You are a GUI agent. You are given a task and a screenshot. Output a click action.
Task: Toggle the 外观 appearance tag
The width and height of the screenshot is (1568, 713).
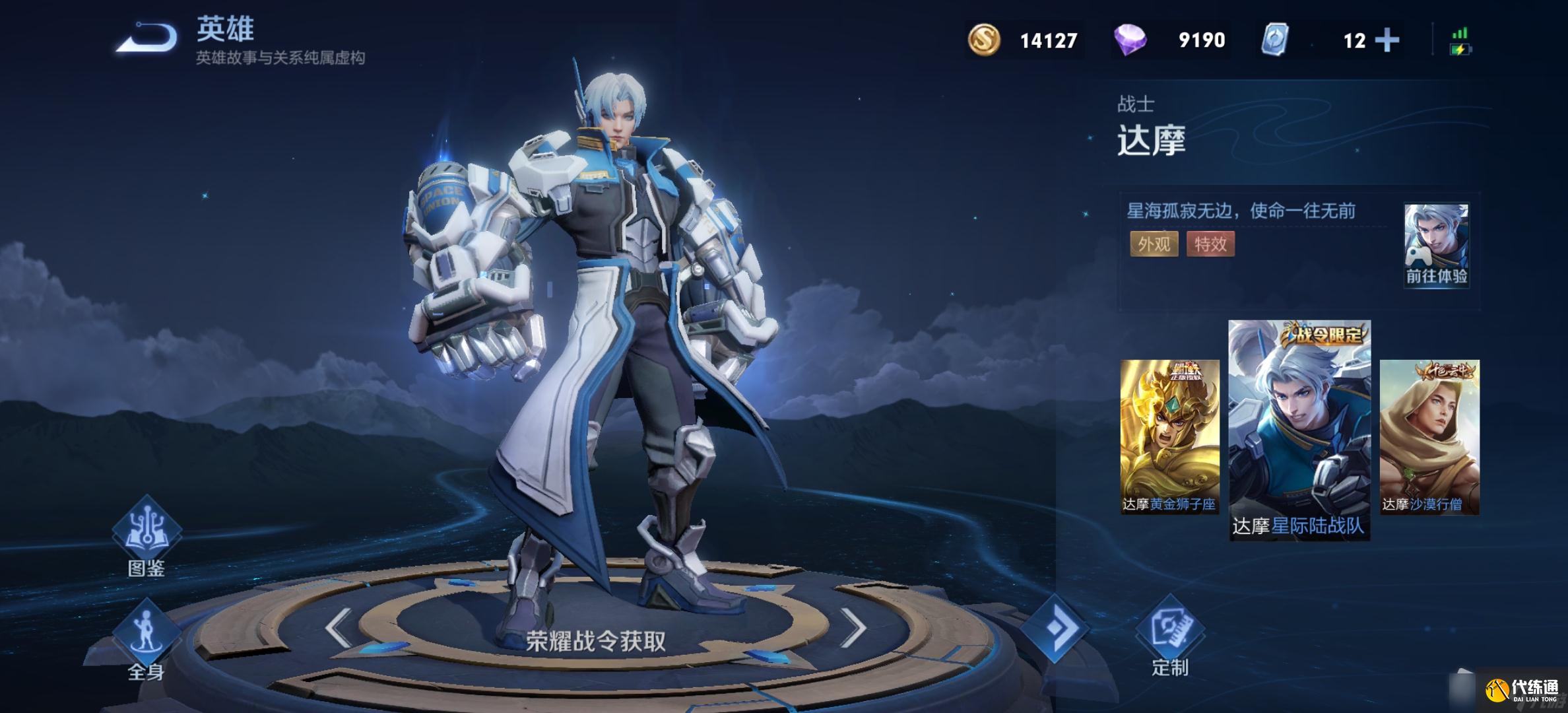[1155, 245]
